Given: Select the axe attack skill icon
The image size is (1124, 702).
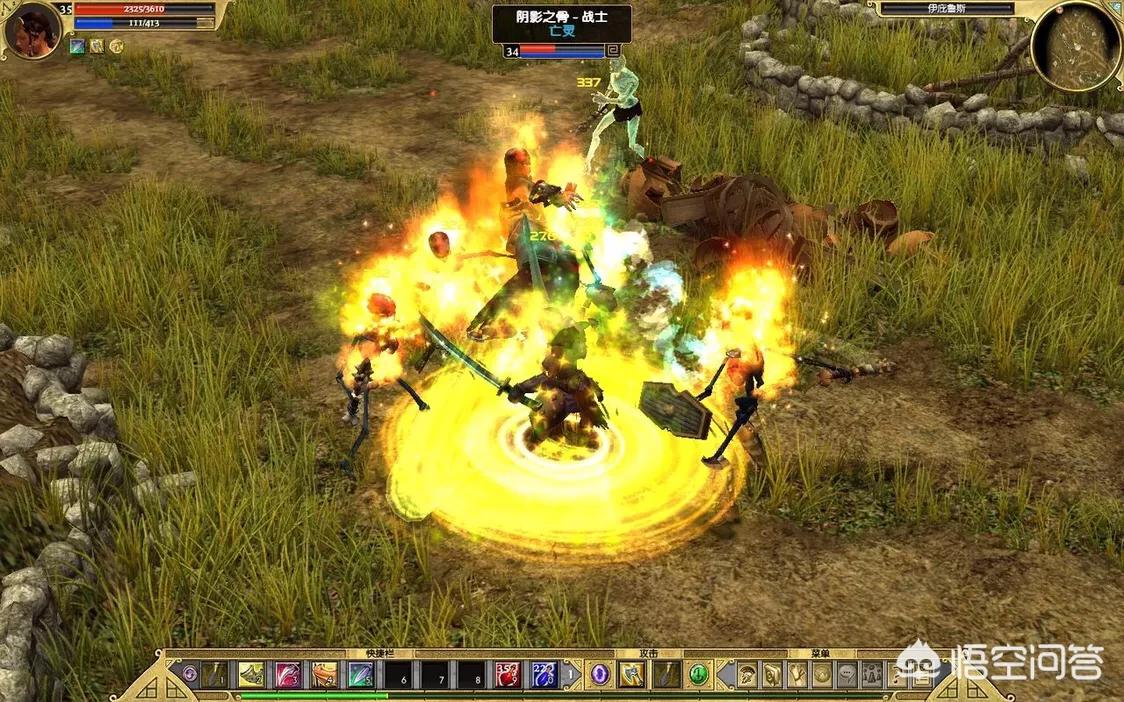Looking at the screenshot, I should click(631, 675).
